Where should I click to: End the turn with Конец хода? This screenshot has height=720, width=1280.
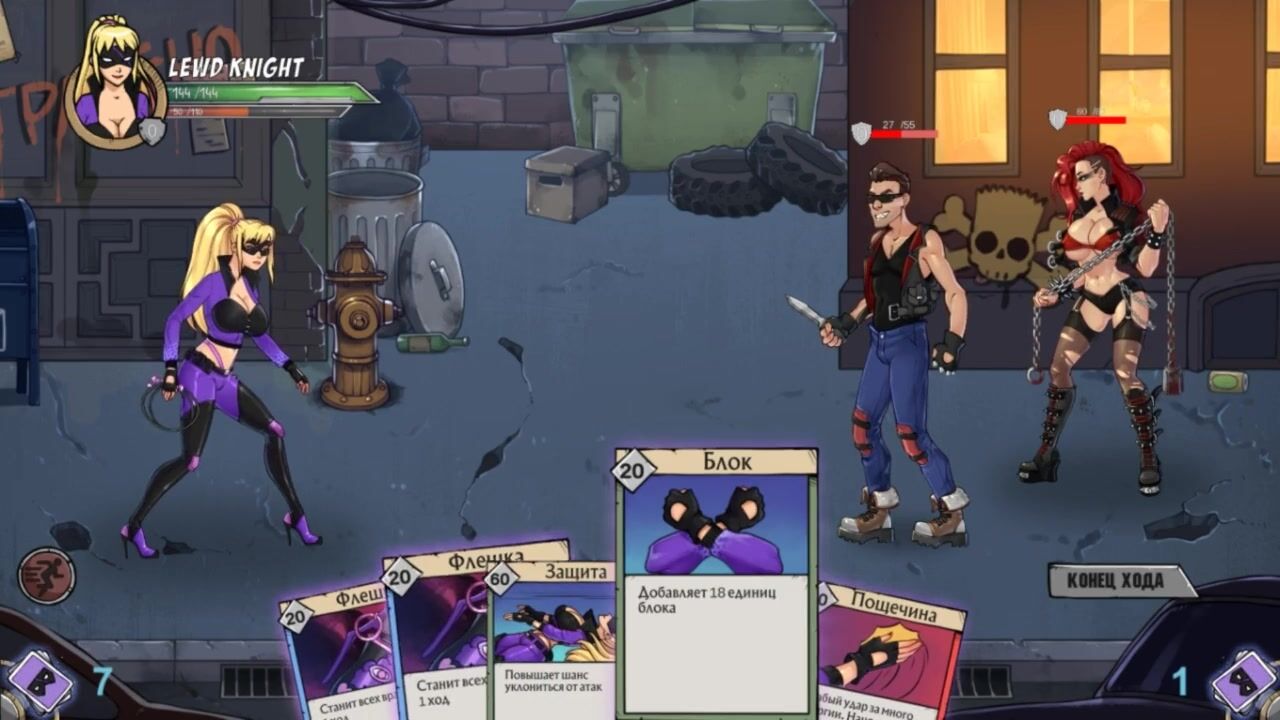click(1120, 581)
